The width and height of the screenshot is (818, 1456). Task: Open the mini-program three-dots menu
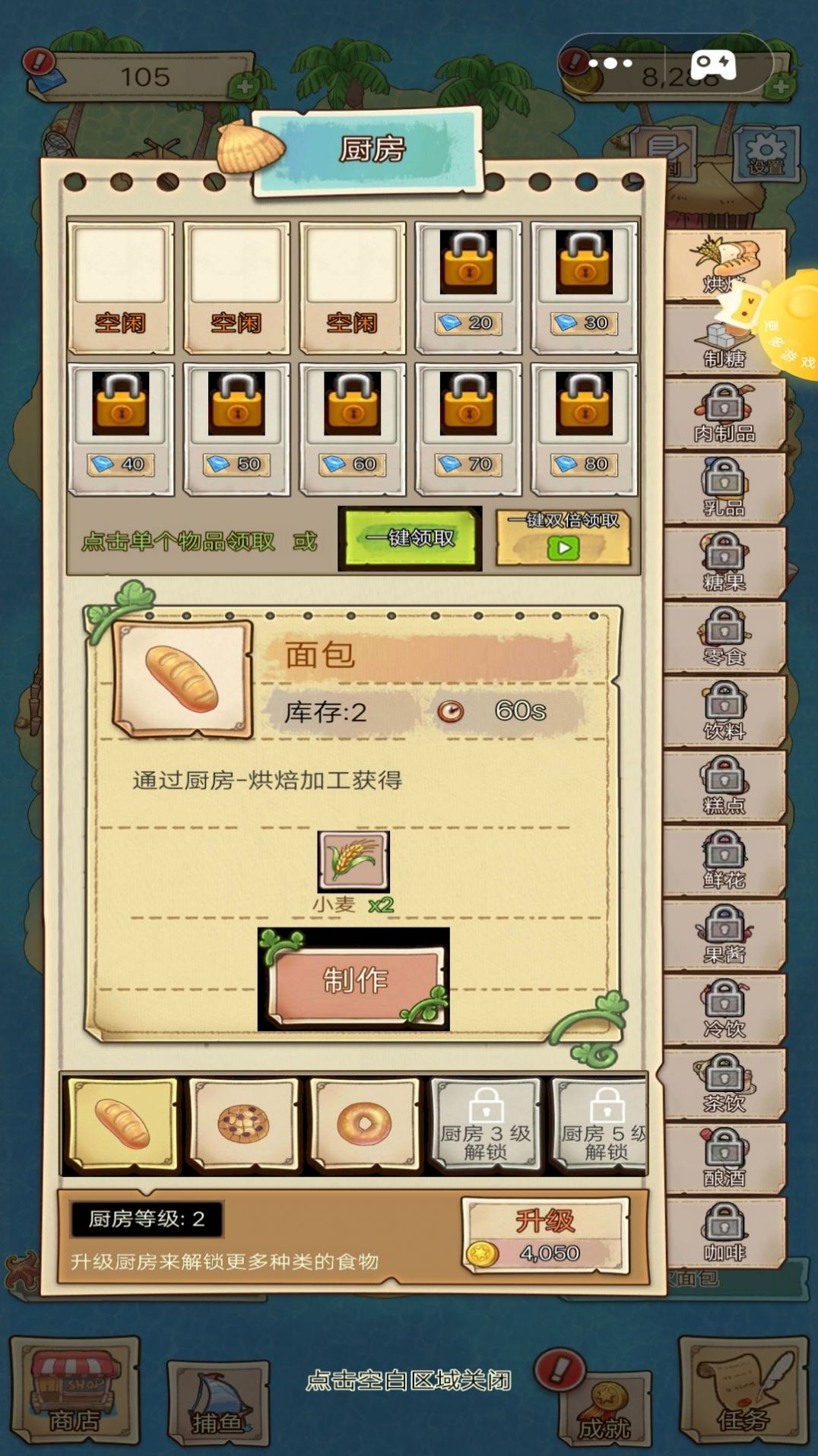click(x=610, y=64)
